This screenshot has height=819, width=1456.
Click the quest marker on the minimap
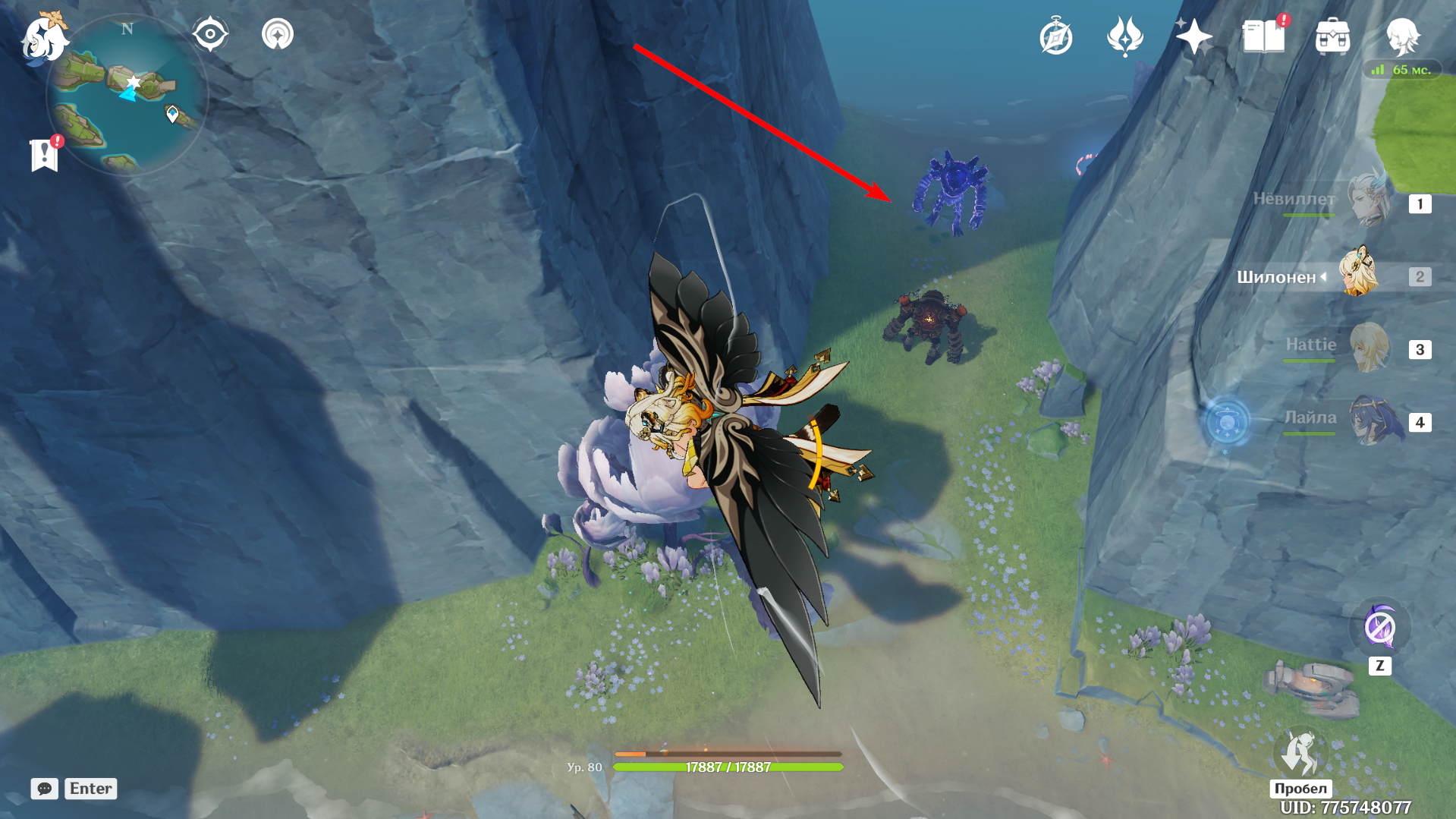point(172,114)
